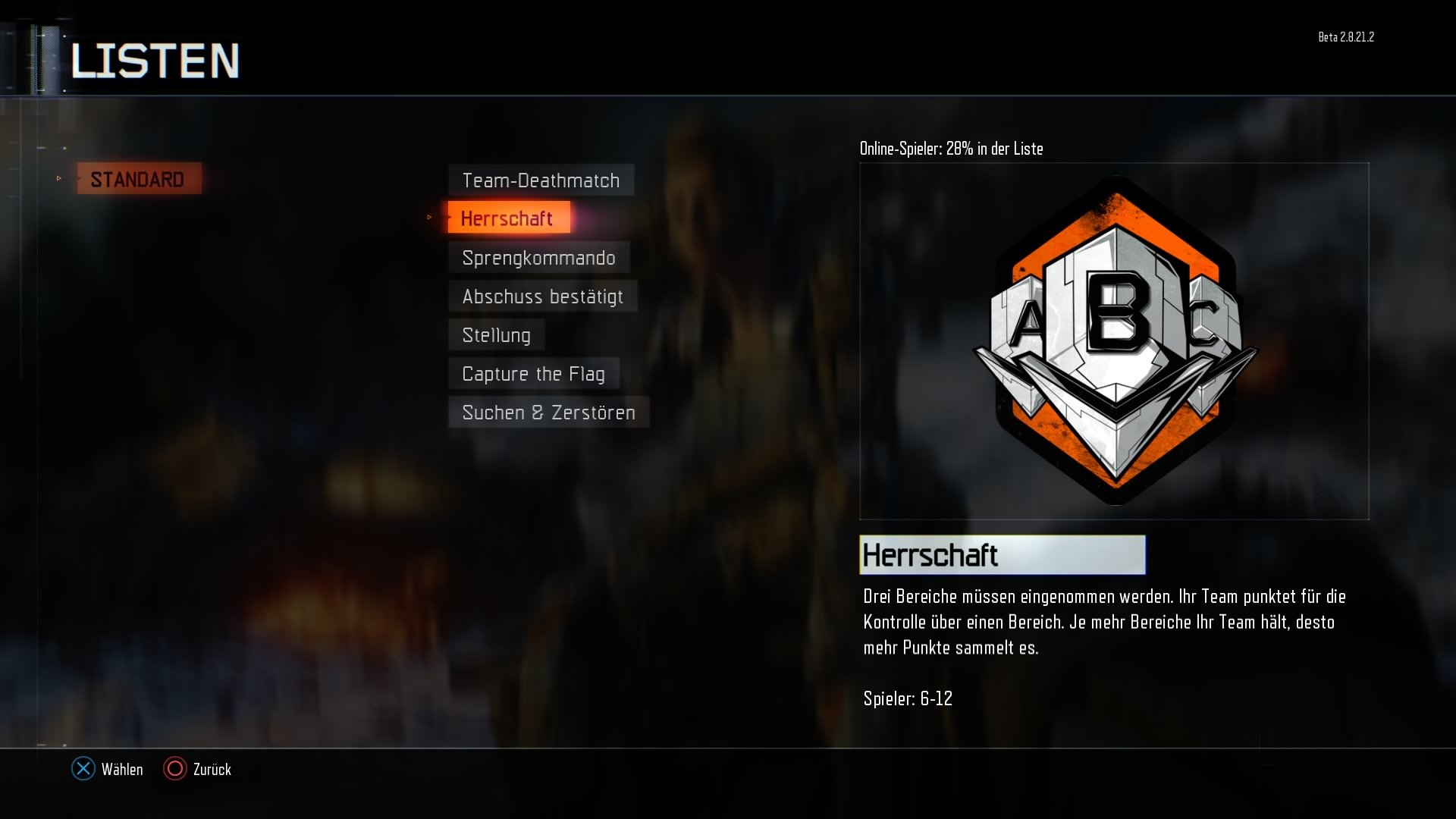Image resolution: width=1456 pixels, height=819 pixels.
Task: Click the LISTEN title heading
Action: [x=155, y=61]
